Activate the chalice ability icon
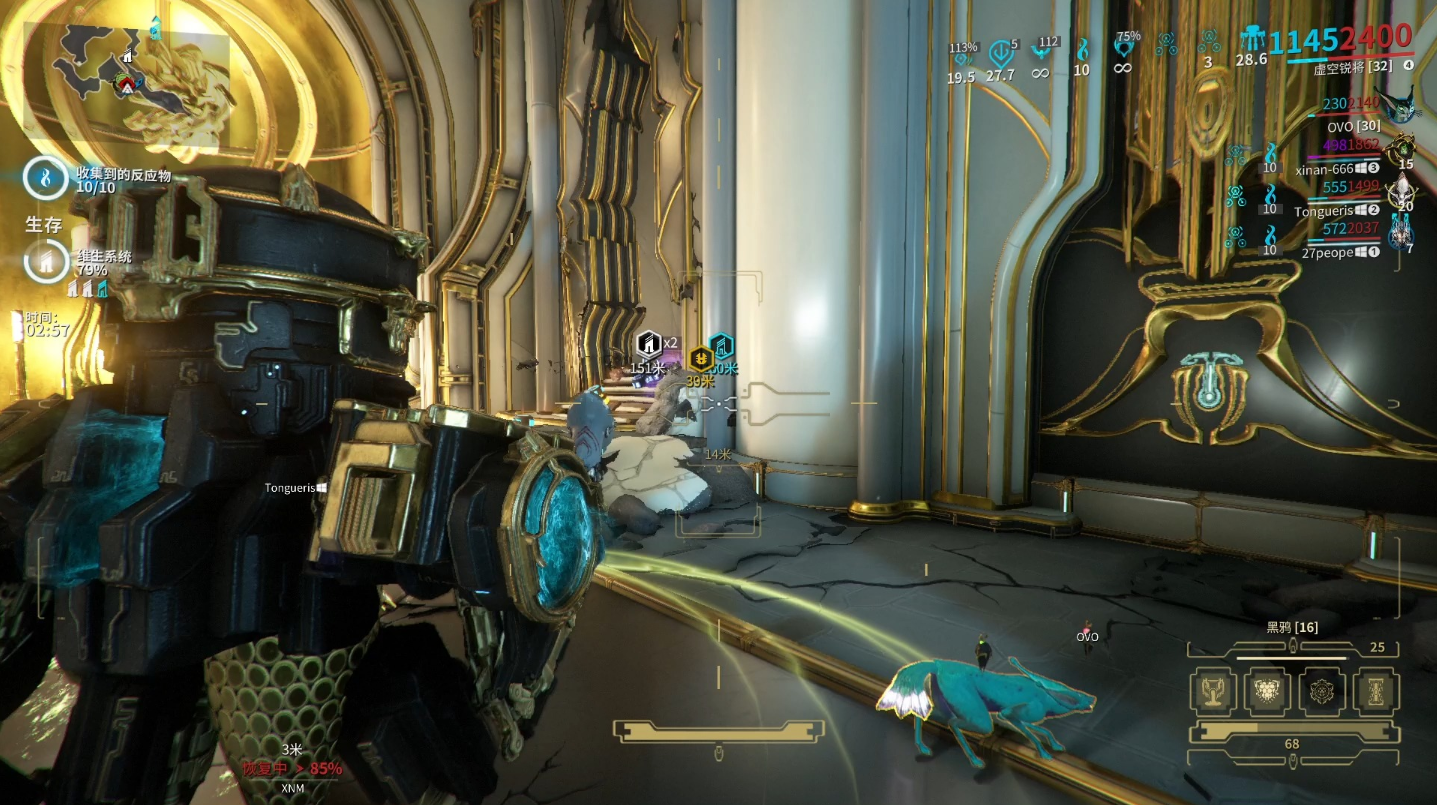 click(1213, 691)
